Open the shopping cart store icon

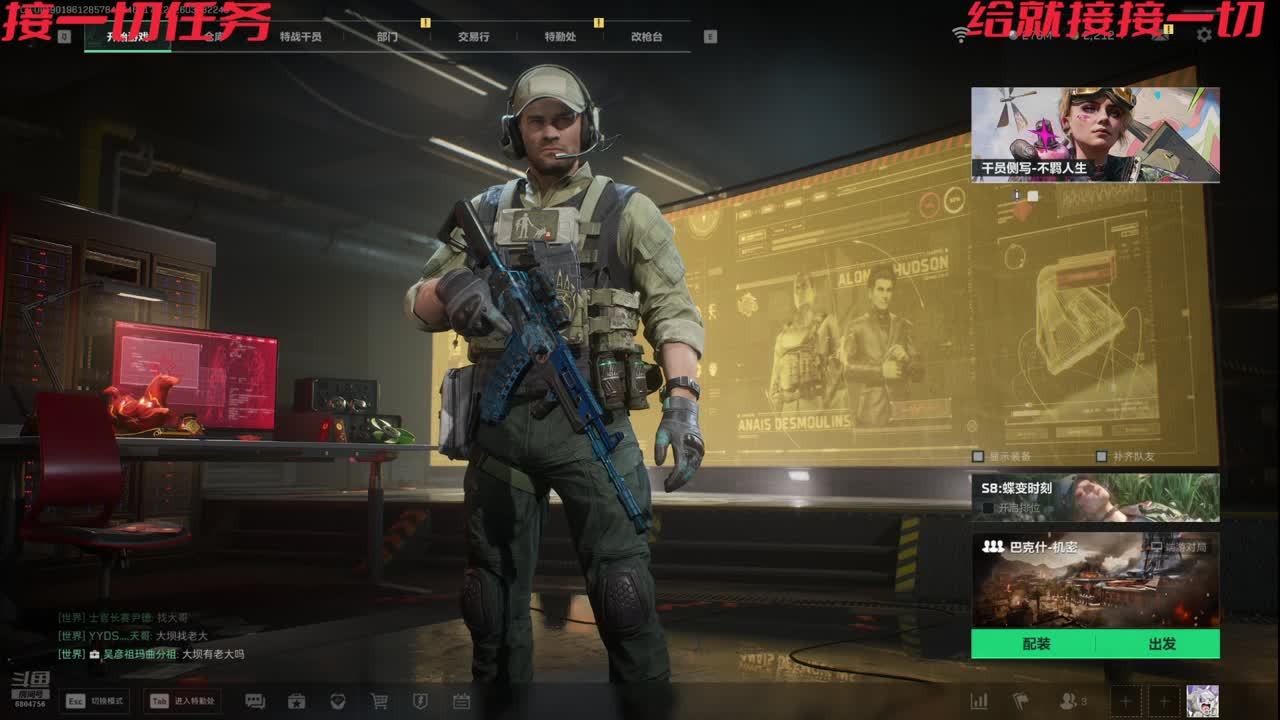pos(379,701)
